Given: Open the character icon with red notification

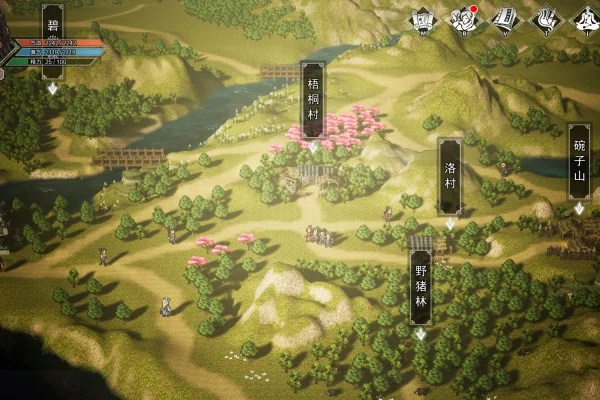Looking at the screenshot, I should click(463, 18).
